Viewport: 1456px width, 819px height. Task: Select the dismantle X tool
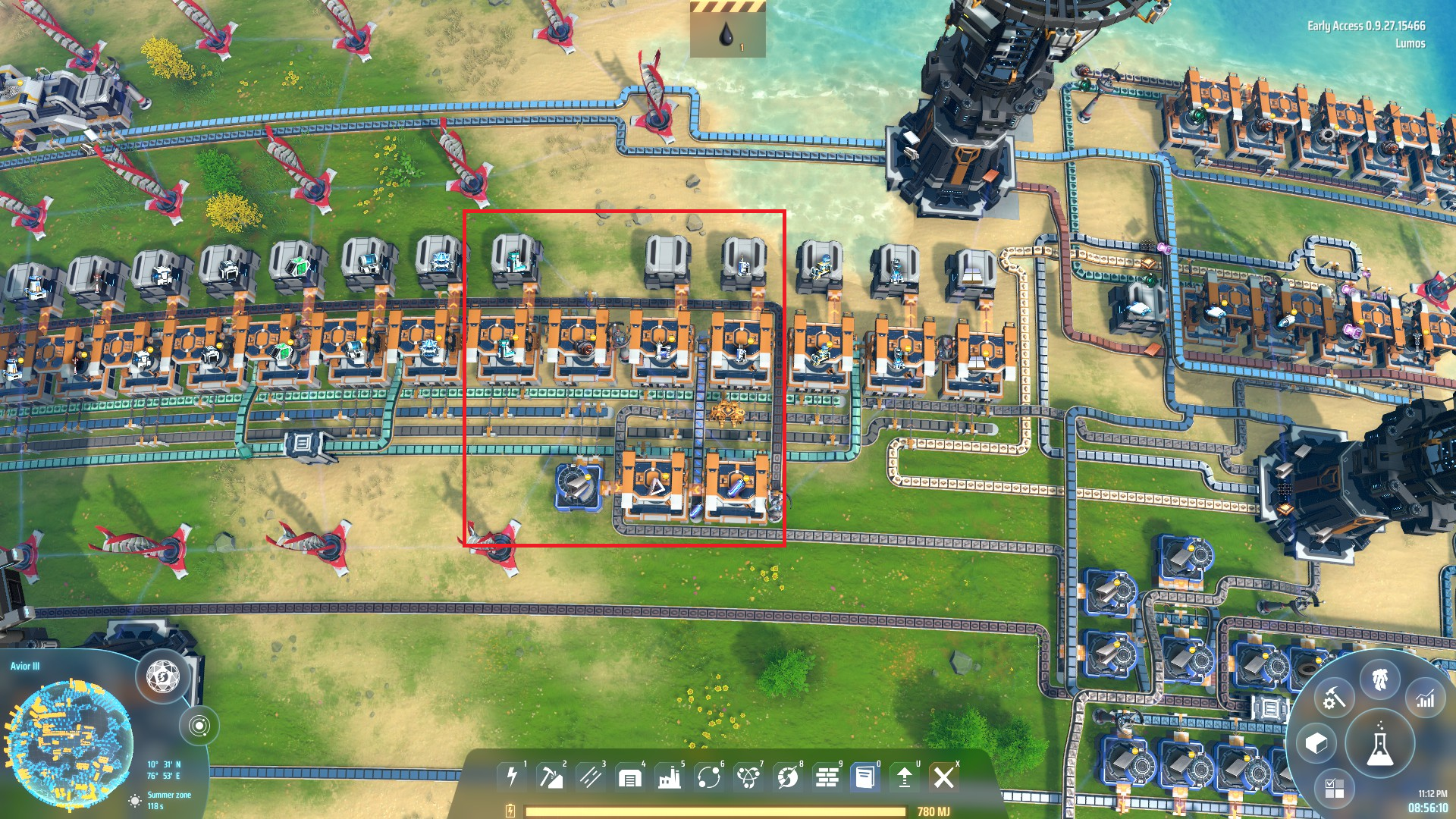[944, 777]
